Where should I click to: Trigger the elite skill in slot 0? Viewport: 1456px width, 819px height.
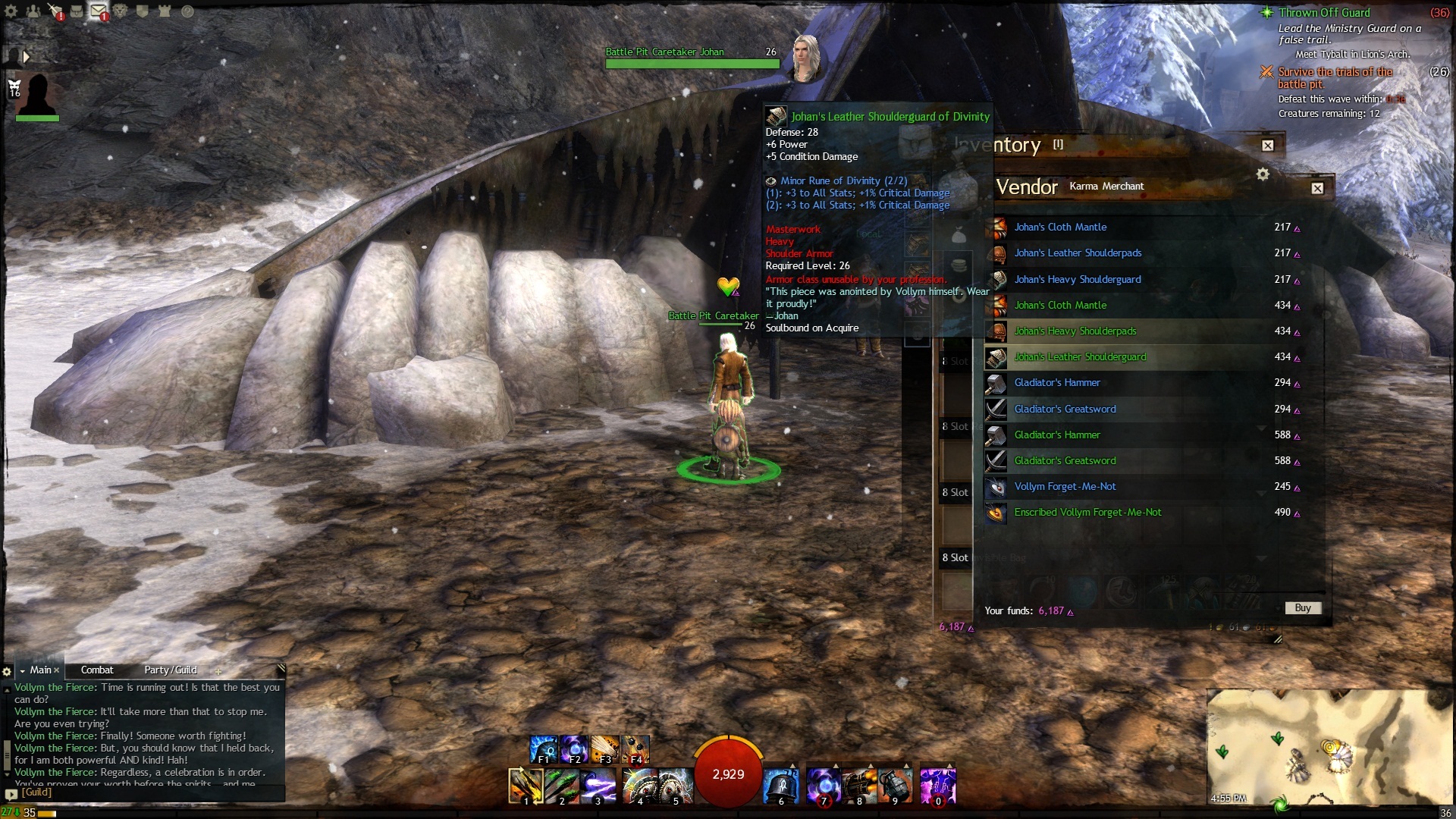[938, 786]
